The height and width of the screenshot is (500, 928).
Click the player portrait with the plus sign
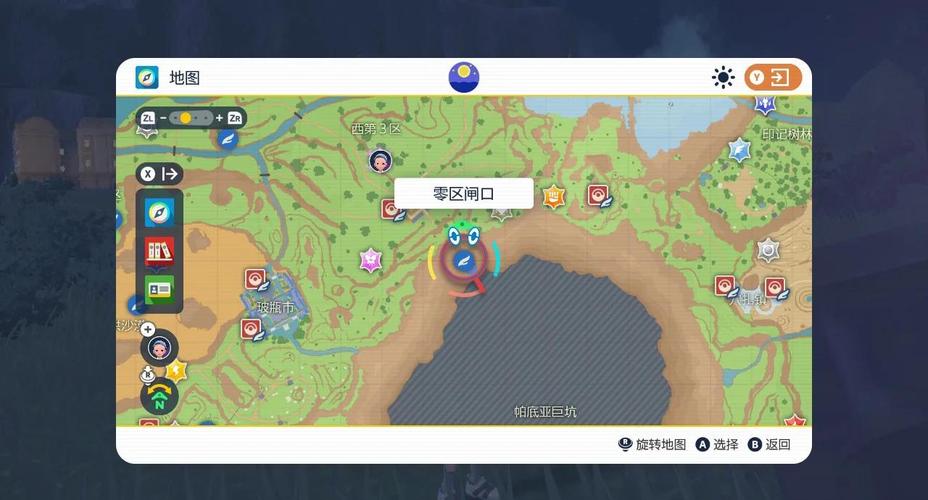click(159, 348)
